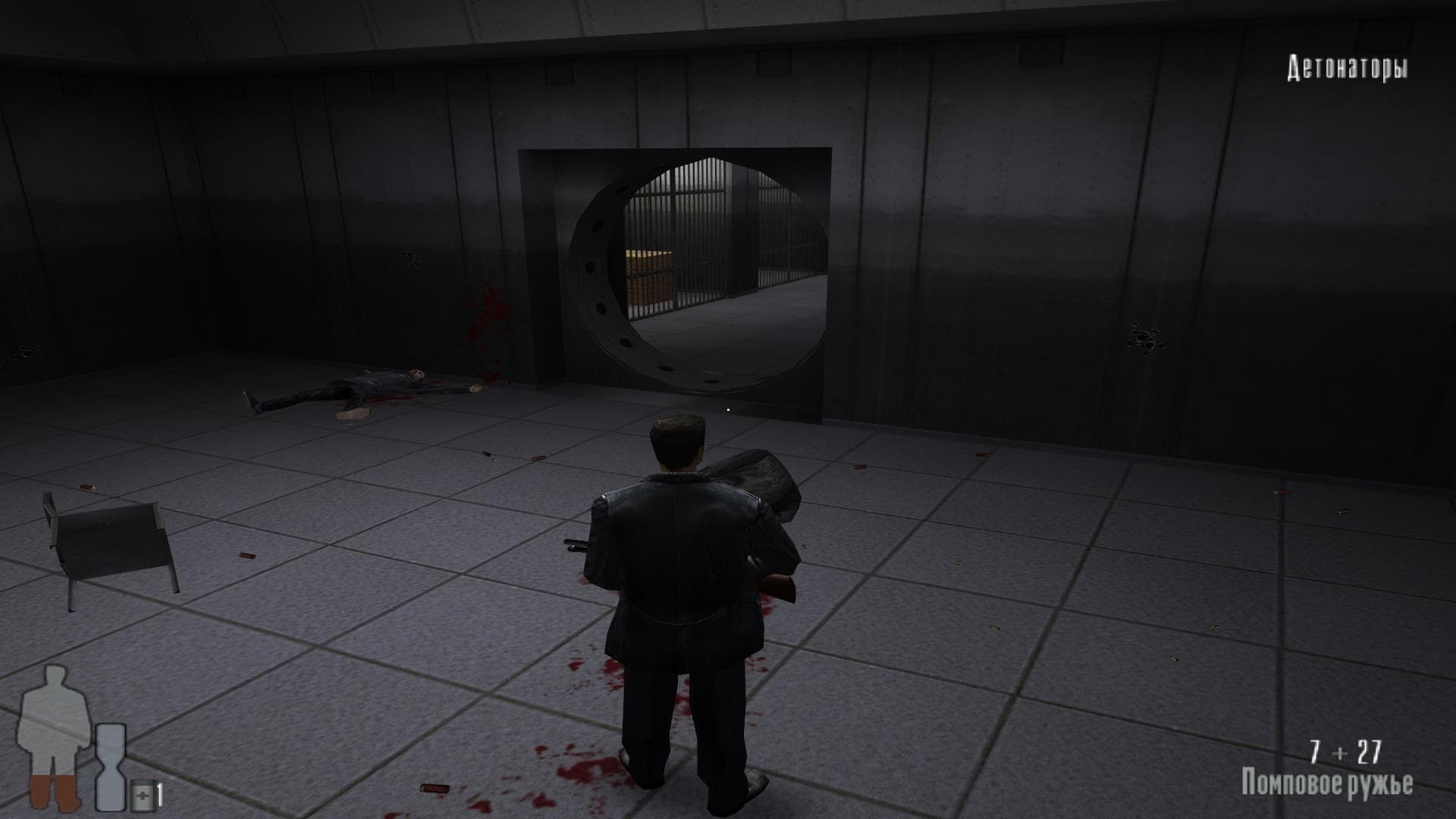This screenshot has height=819, width=1456.
Task: Click the Детонаторы objective text
Action: click(1348, 68)
